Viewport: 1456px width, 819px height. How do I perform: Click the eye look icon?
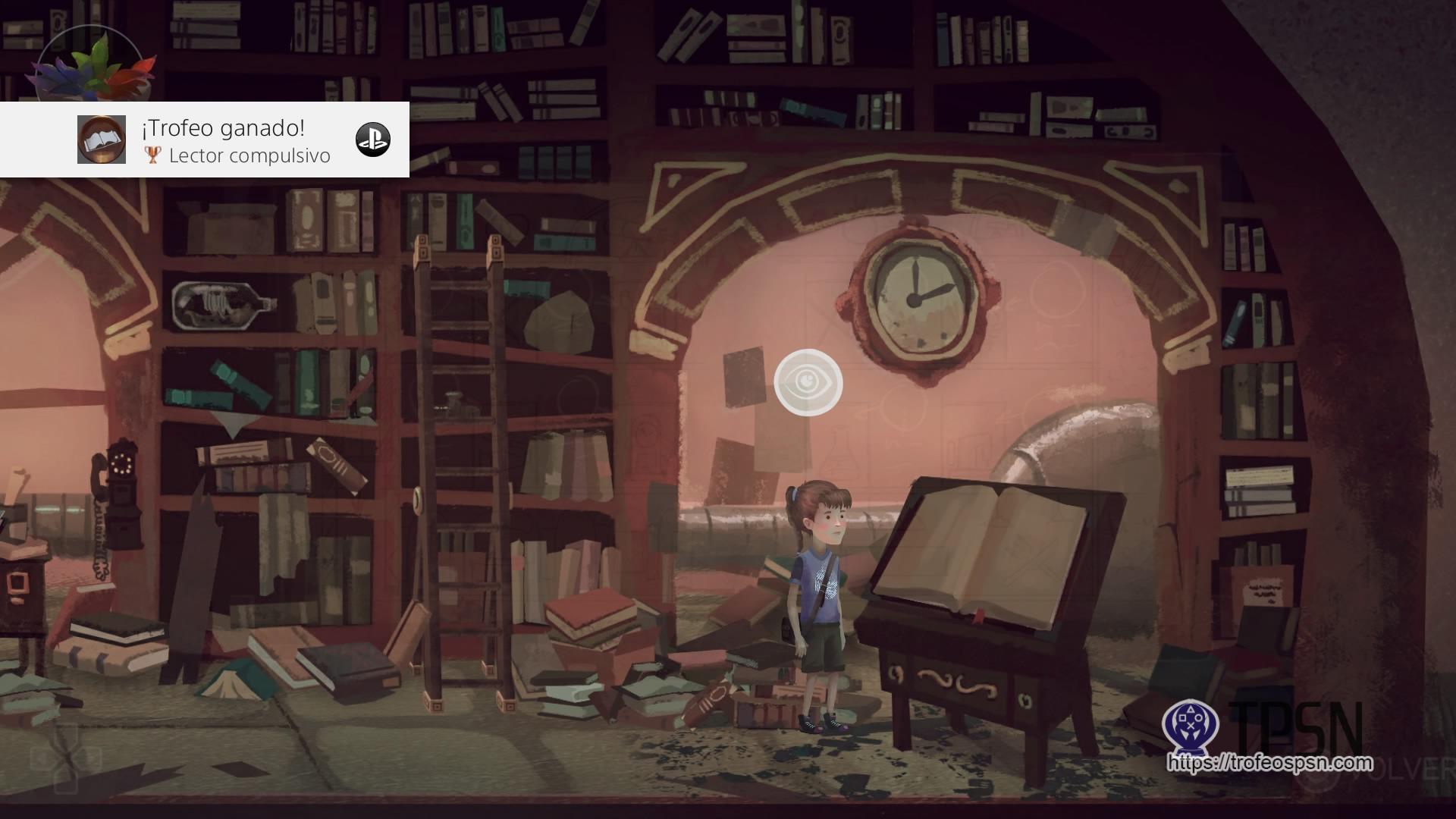click(808, 383)
